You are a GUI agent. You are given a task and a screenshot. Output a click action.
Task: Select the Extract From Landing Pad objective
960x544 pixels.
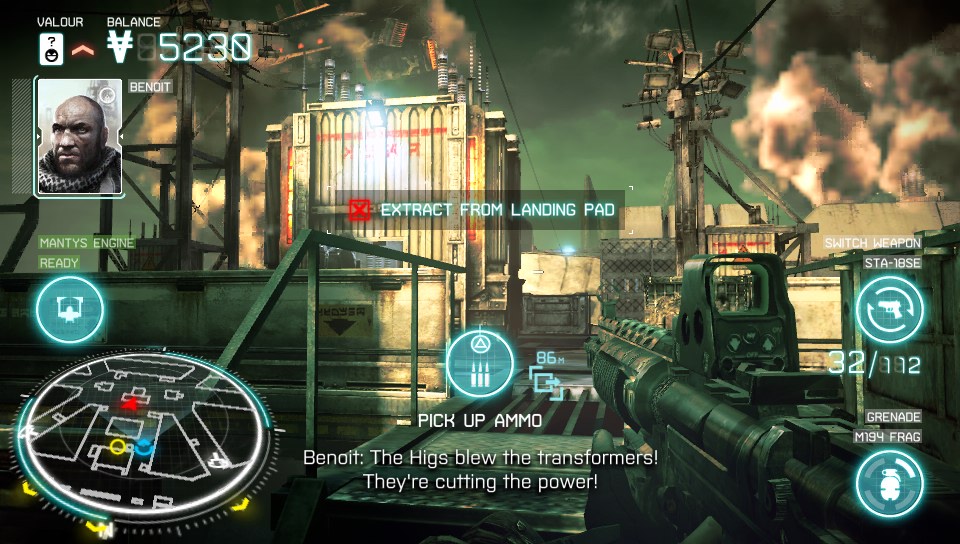tap(481, 210)
